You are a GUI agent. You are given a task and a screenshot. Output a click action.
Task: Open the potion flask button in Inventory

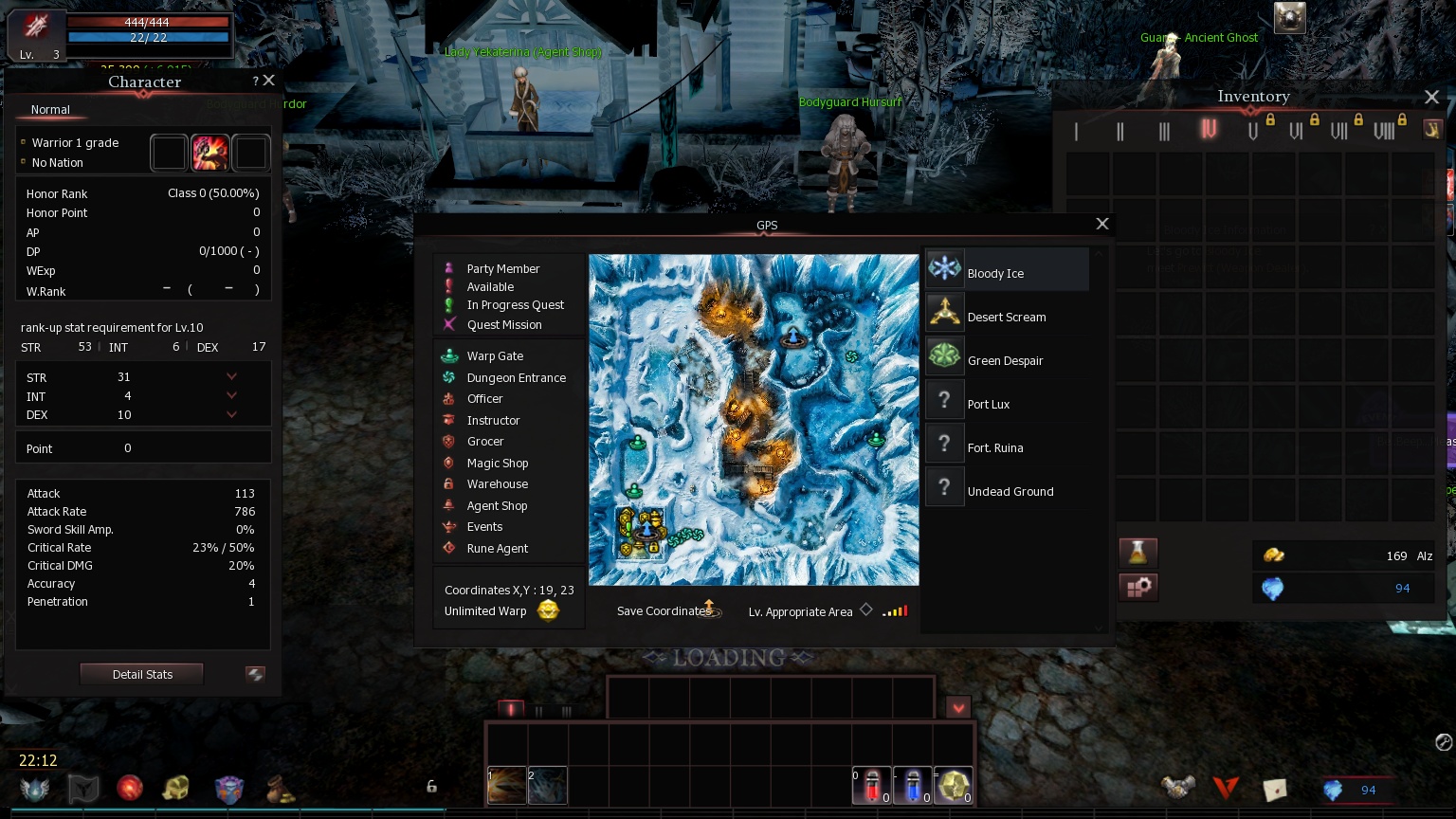[1137, 552]
